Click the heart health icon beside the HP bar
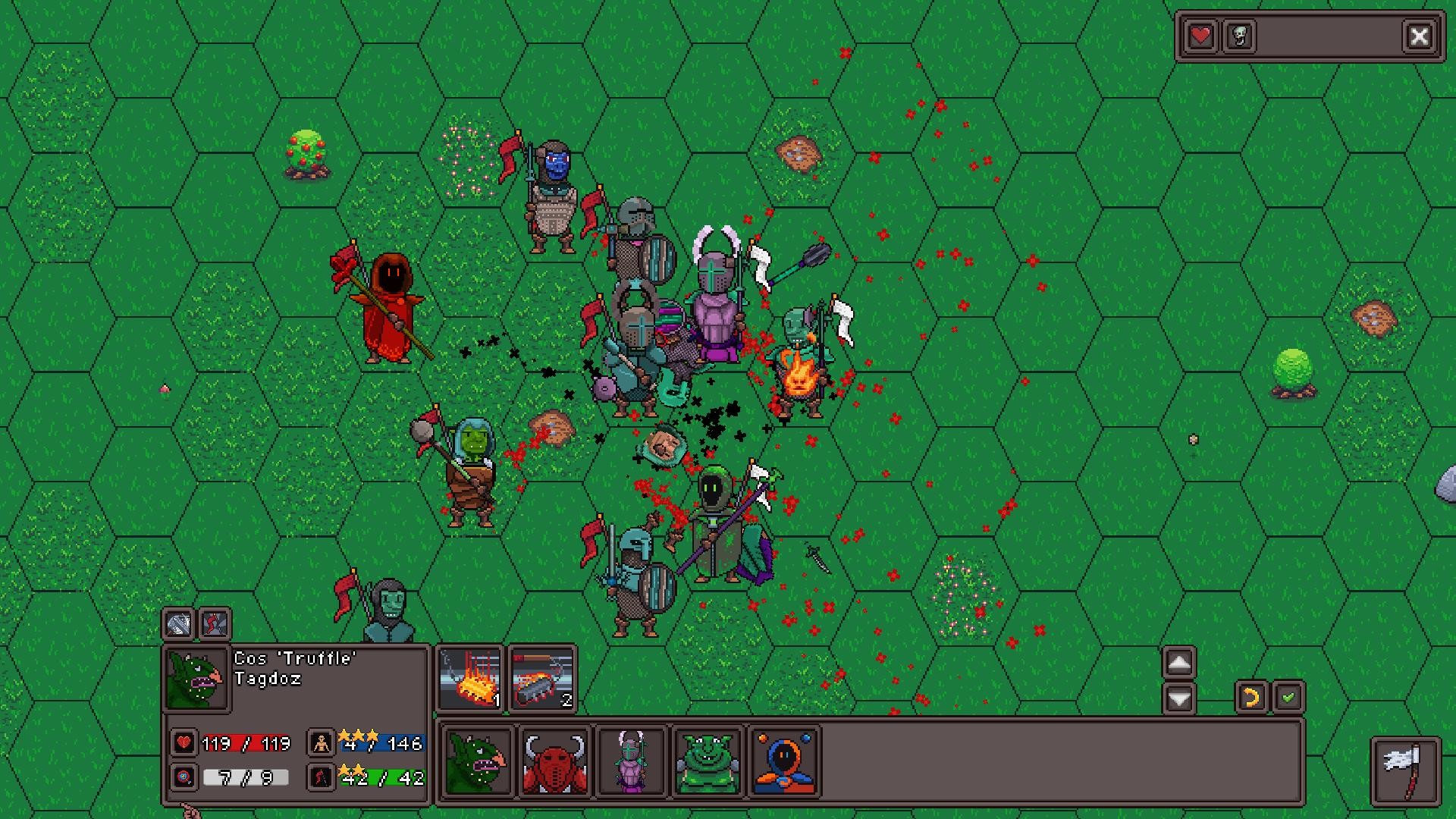The width and height of the screenshot is (1456, 819). [x=183, y=743]
